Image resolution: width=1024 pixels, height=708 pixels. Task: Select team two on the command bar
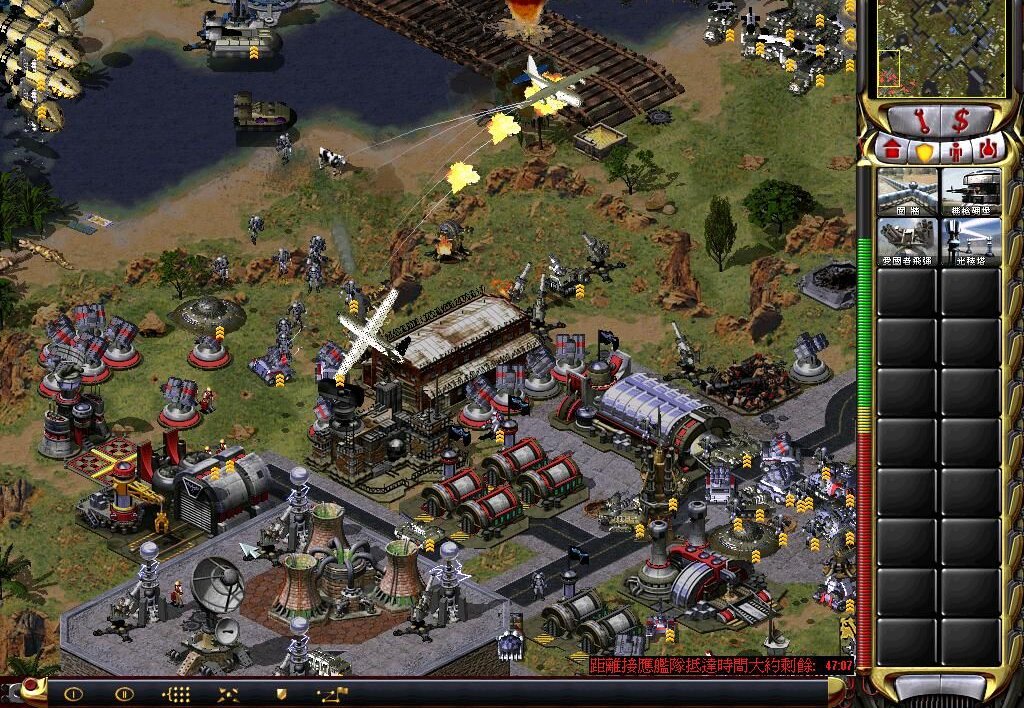[123, 693]
